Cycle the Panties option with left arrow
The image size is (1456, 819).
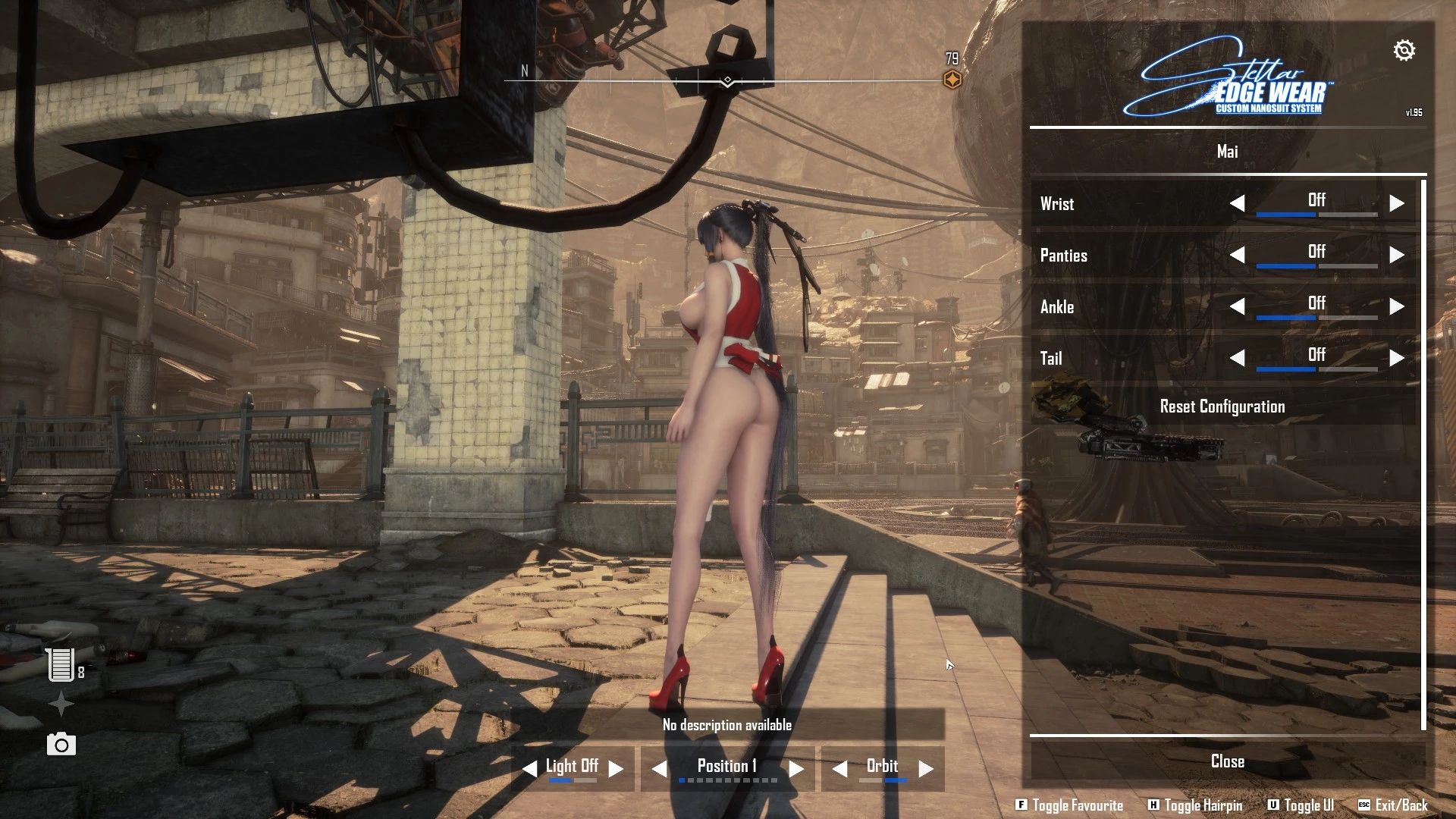(x=1238, y=255)
